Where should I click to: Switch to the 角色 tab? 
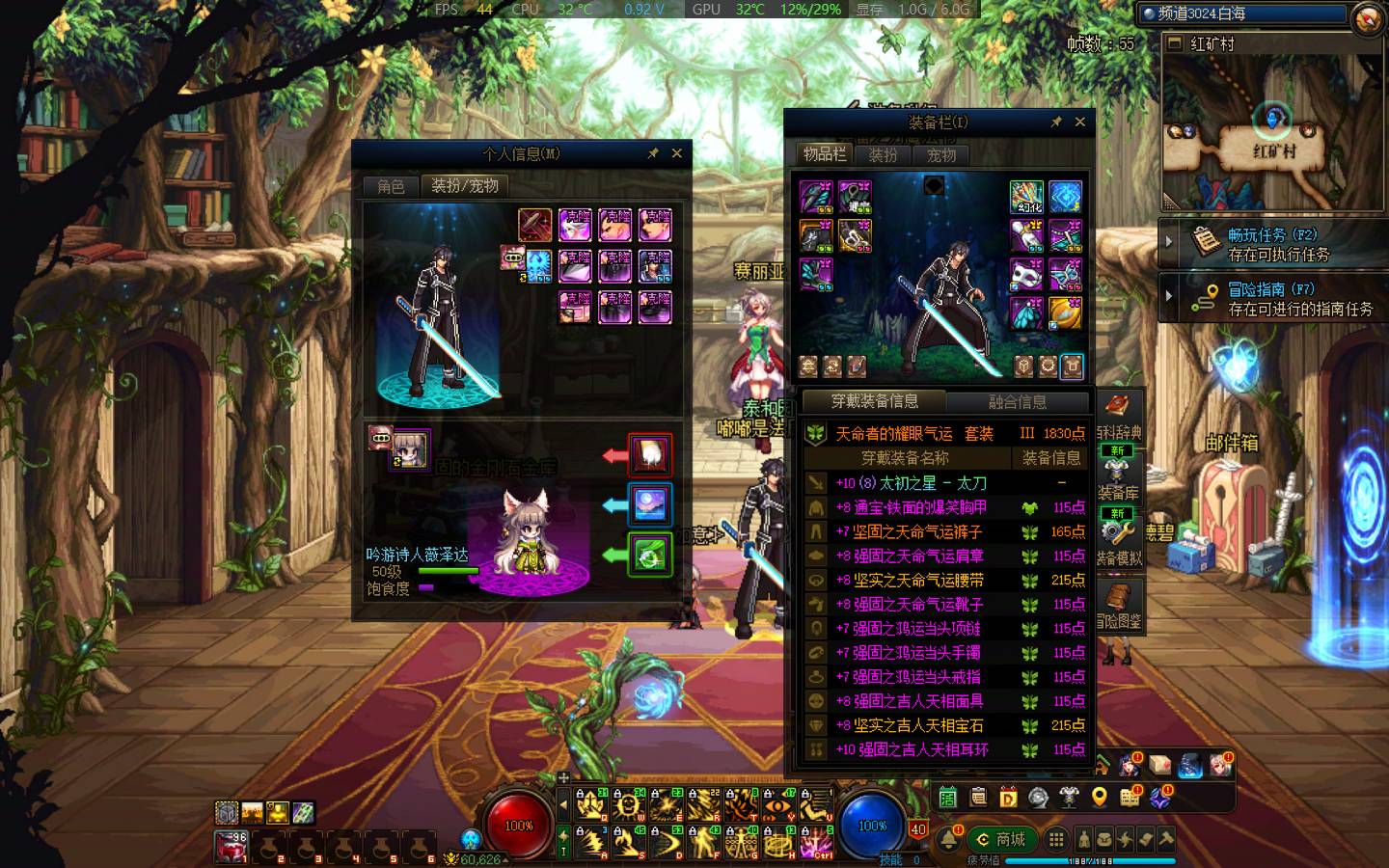(391, 186)
